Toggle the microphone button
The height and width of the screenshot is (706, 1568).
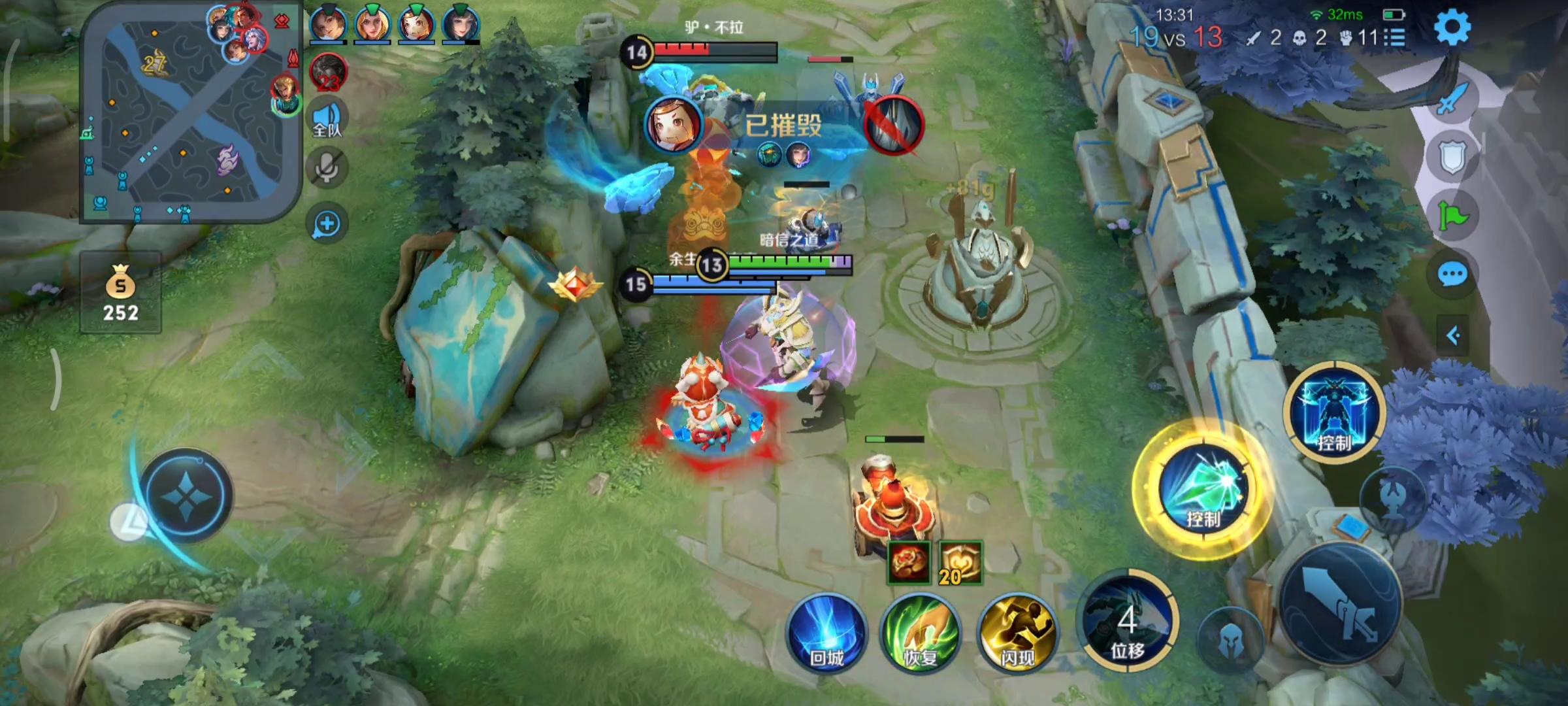click(x=327, y=169)
